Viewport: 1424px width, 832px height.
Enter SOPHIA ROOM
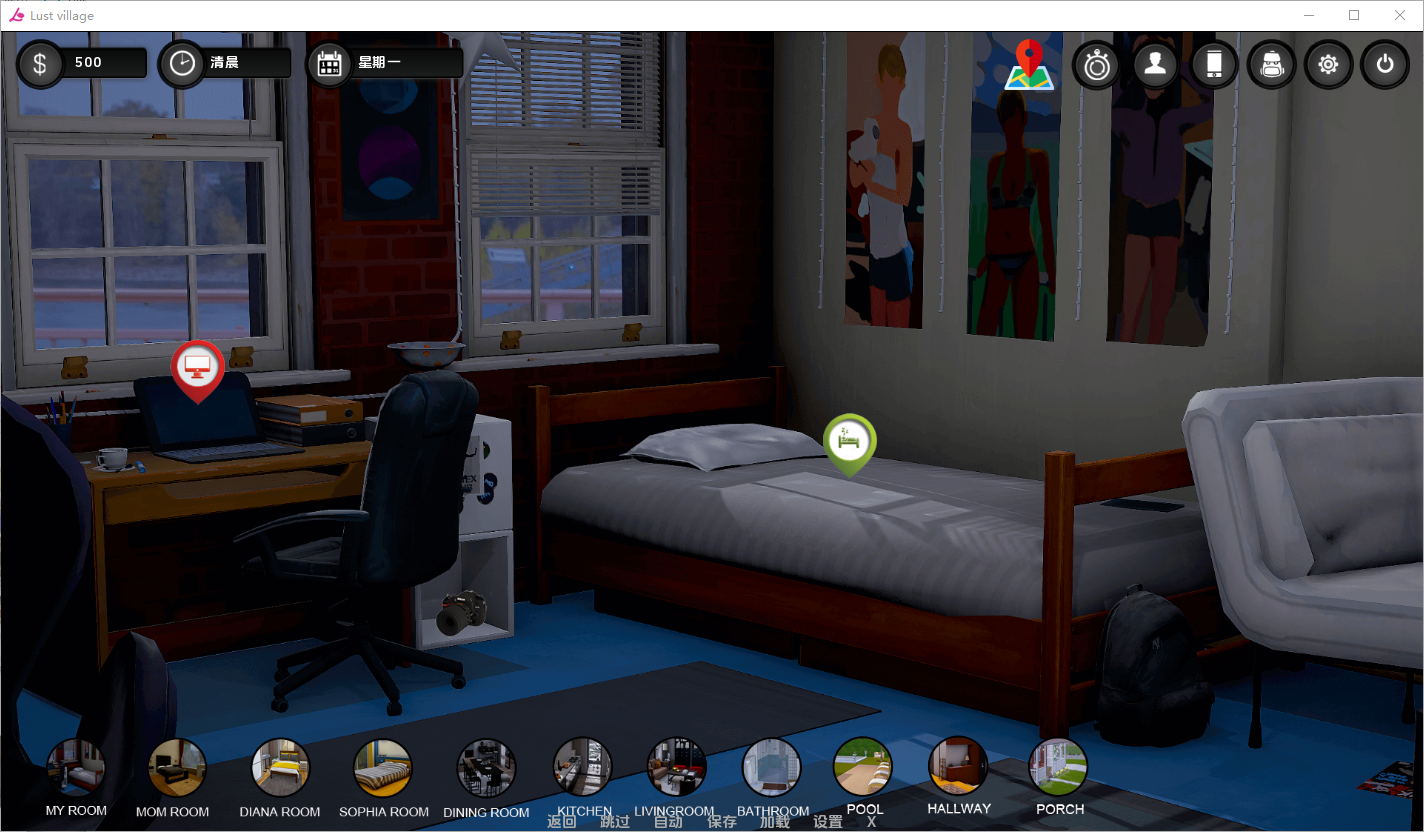click(x=383, y=768)
